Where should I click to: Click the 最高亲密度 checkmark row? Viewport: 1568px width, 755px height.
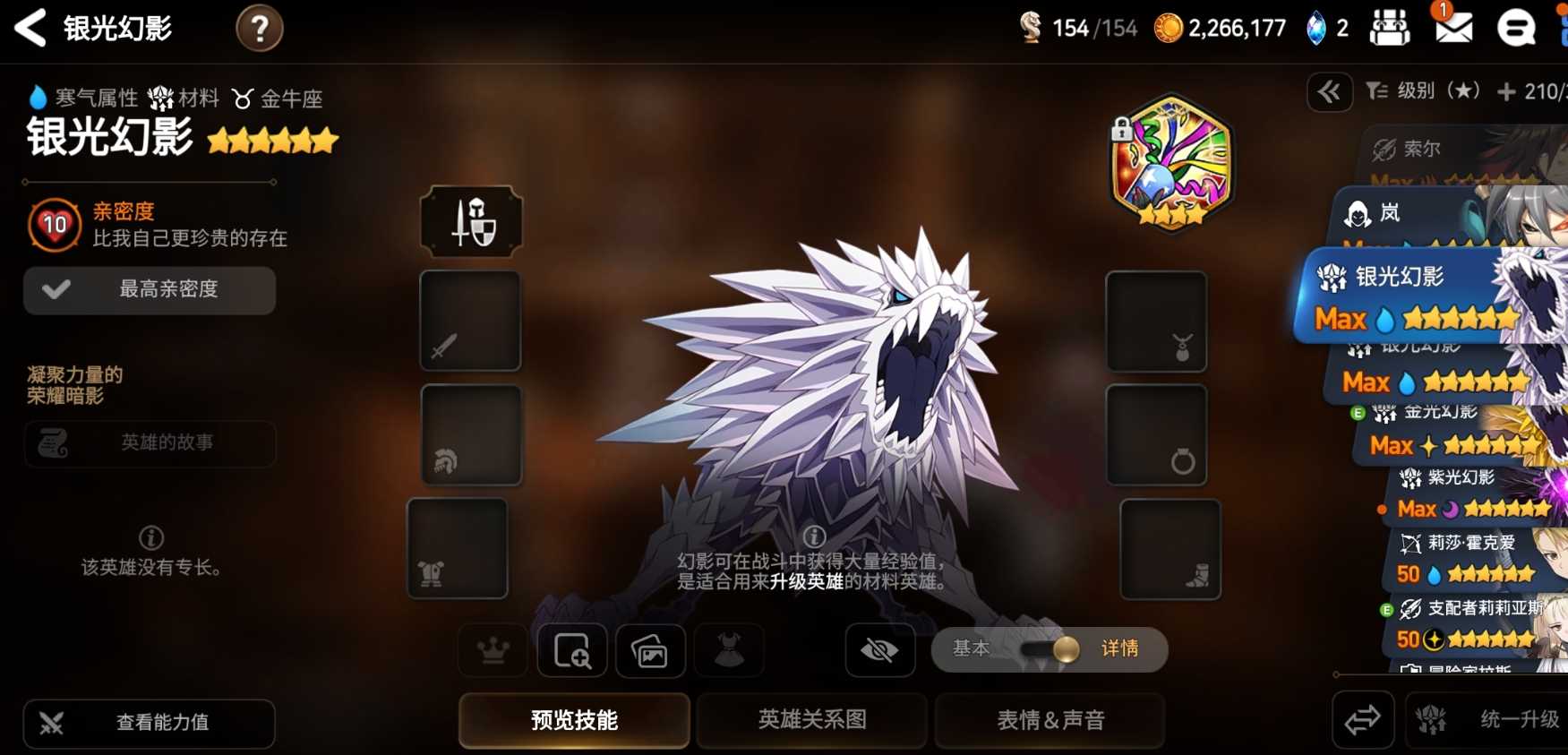149,290
